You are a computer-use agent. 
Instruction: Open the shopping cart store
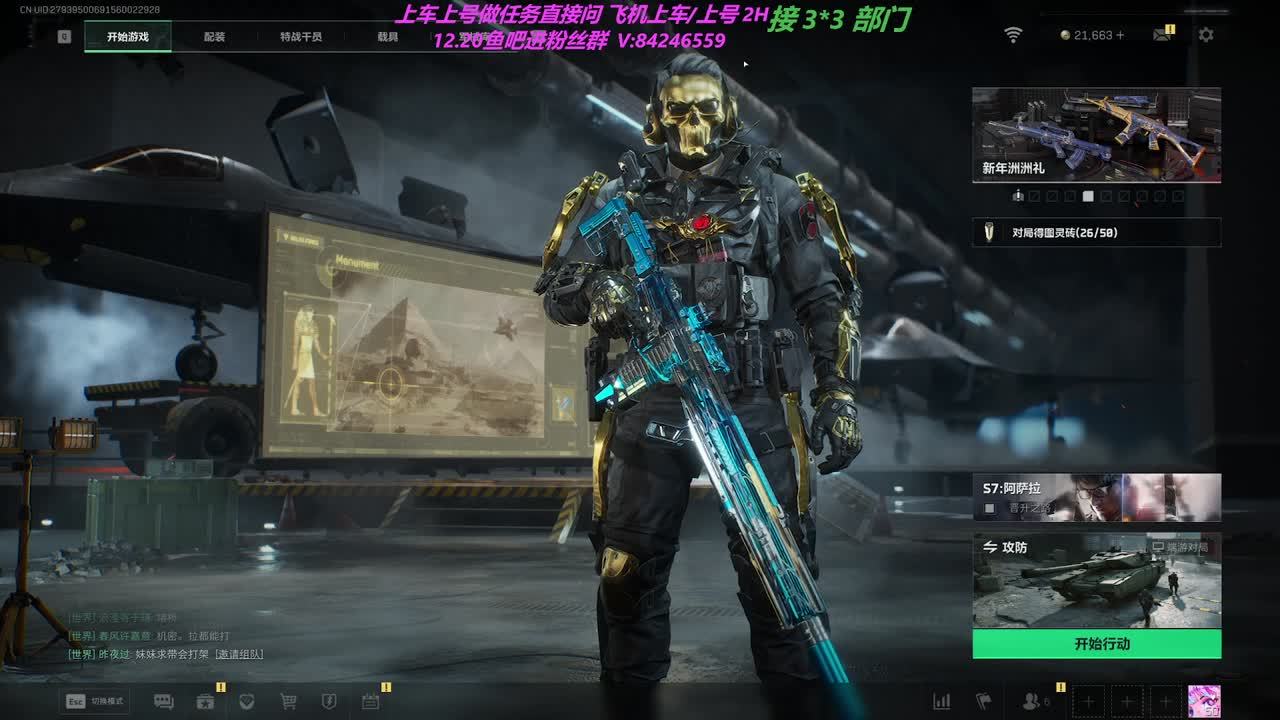pos(288,702)
